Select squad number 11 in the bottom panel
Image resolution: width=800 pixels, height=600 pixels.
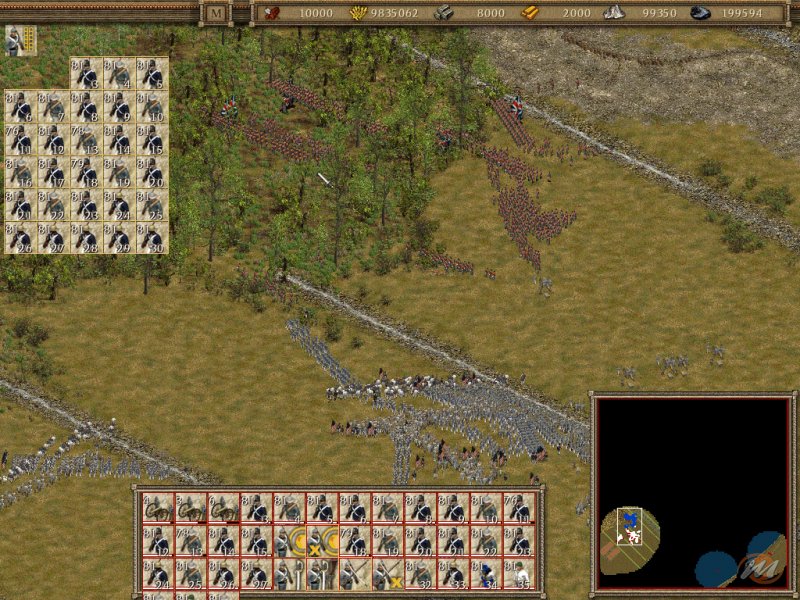(x=520, y=509)
